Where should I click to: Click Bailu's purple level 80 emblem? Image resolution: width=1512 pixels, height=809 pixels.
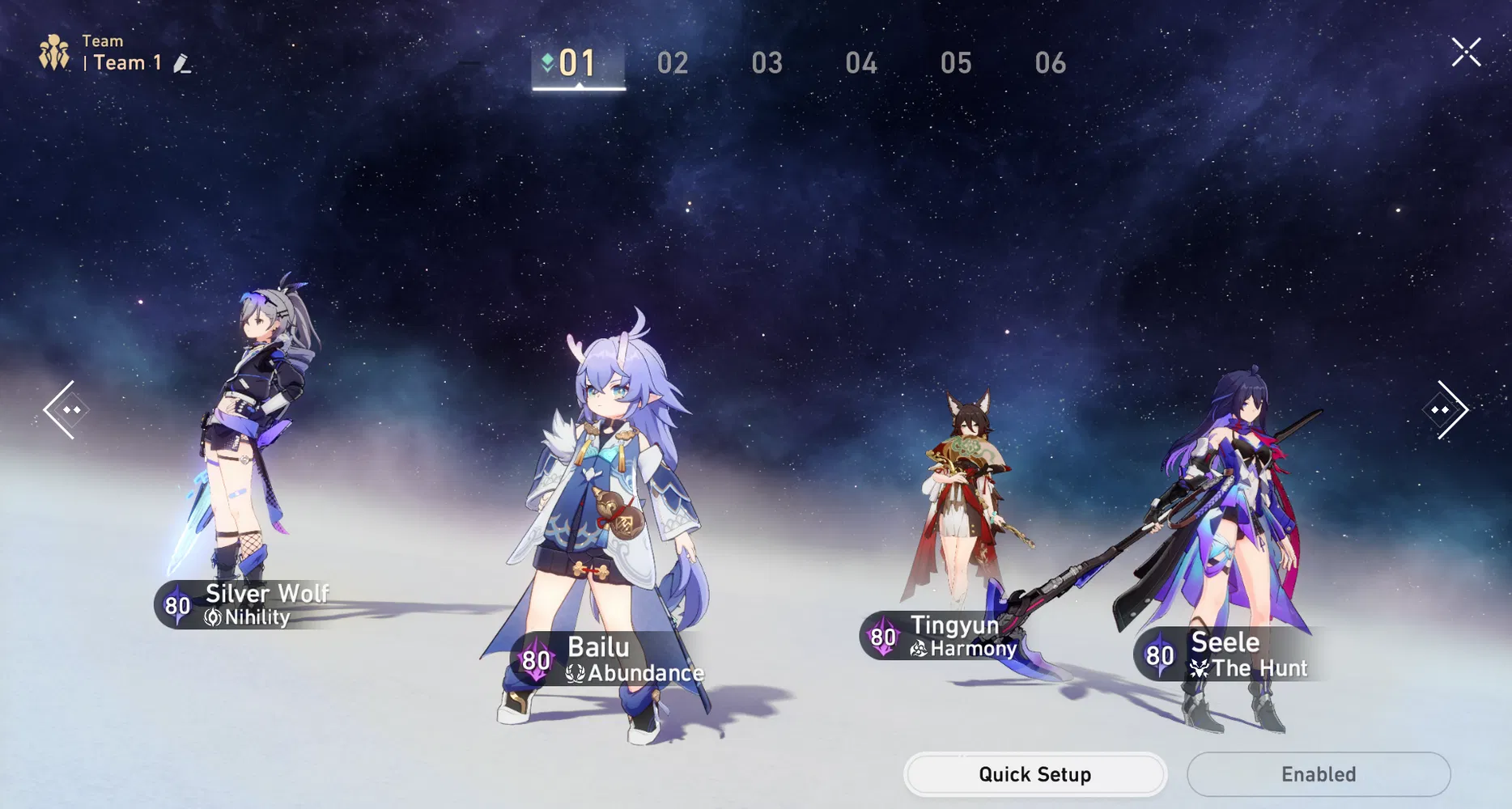click(534, 661)
